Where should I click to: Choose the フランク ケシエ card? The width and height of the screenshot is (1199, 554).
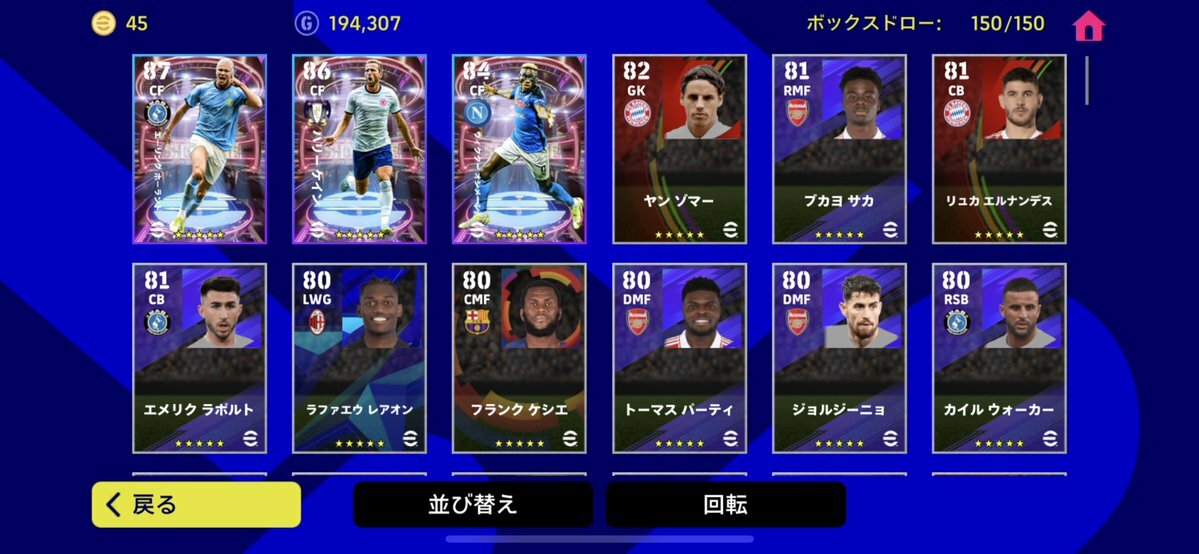519,358
